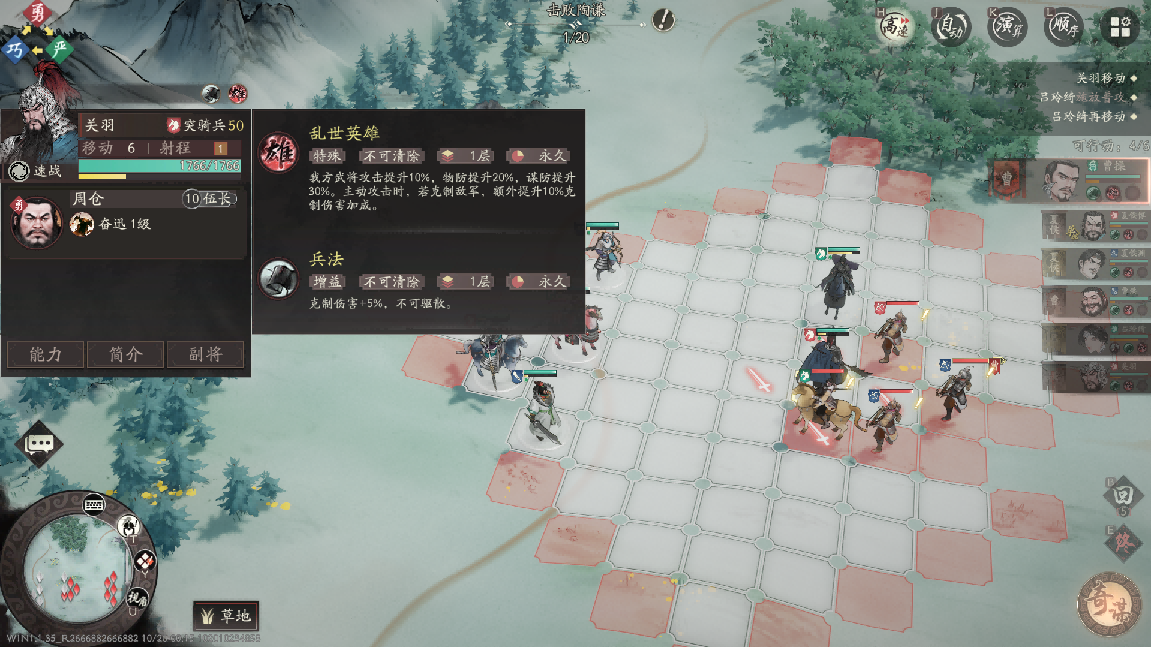Viewport: 1151px width, 647px height.
Task: Open the grid-and-gear settings menu
Action: coord(1120,27)
